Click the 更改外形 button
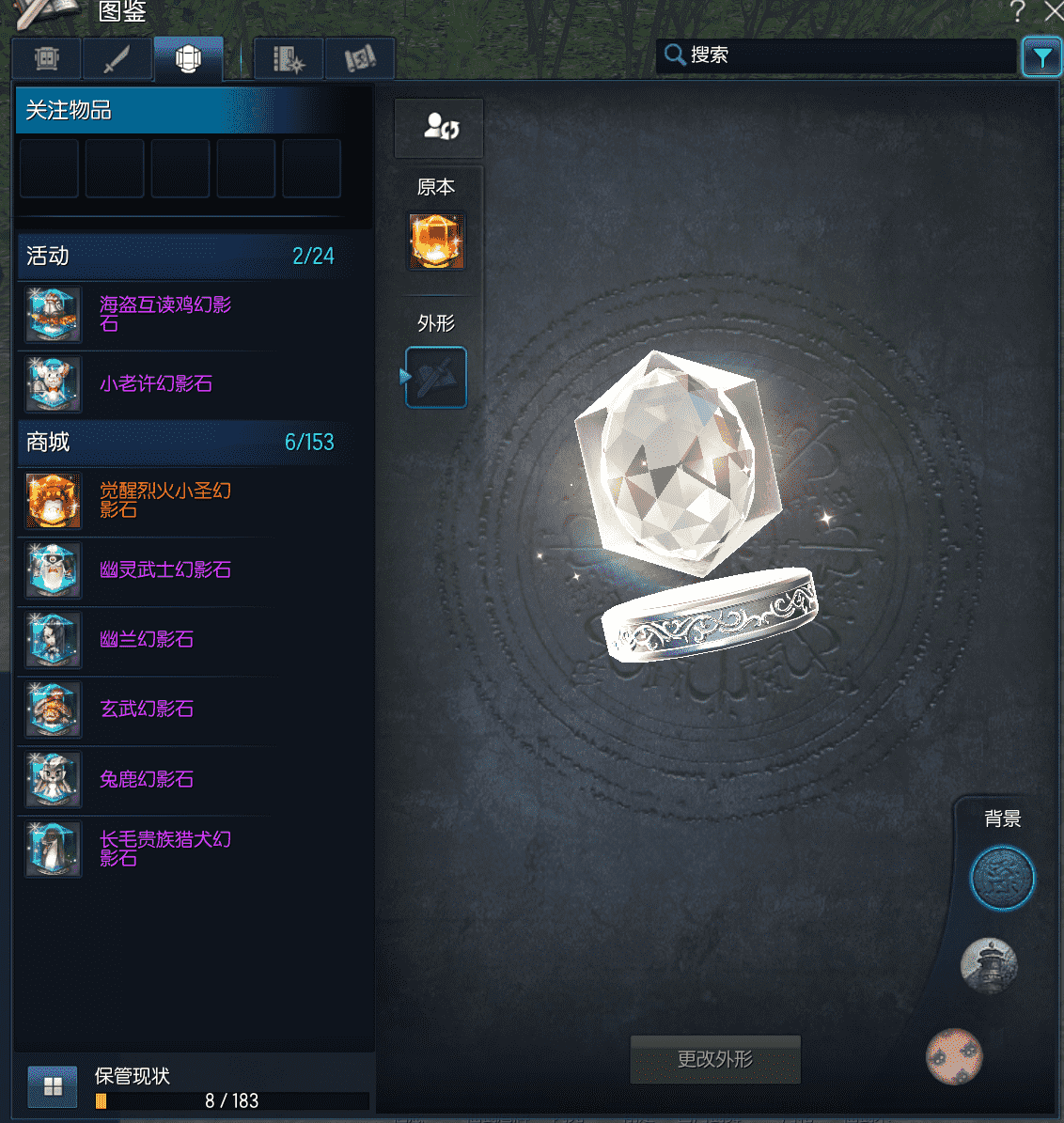Viewport: 1064px width, 1123px height. pyautogui.click(x=715, y=1059)
